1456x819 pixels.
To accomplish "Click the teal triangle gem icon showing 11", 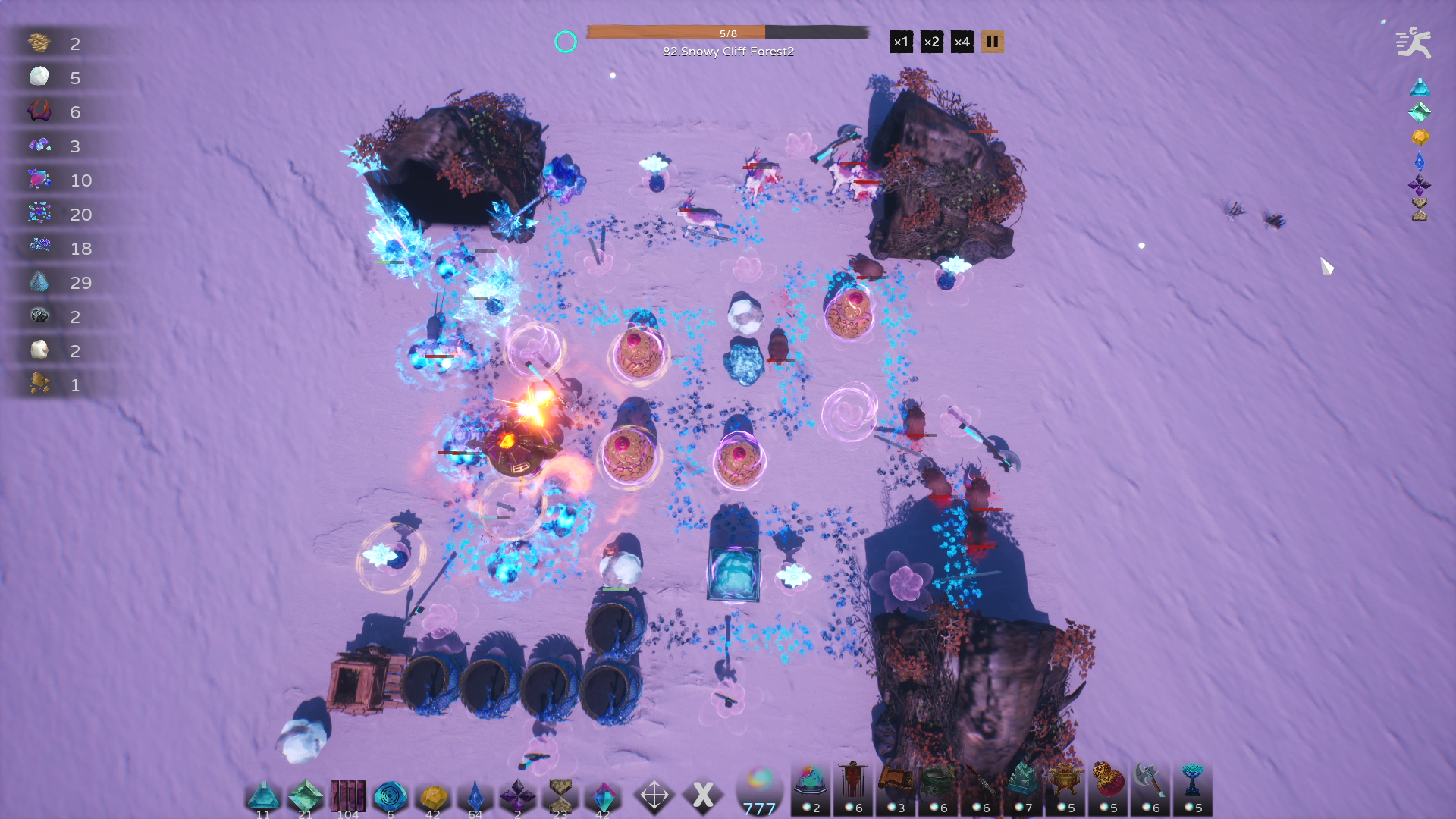I will click(262, 795).
